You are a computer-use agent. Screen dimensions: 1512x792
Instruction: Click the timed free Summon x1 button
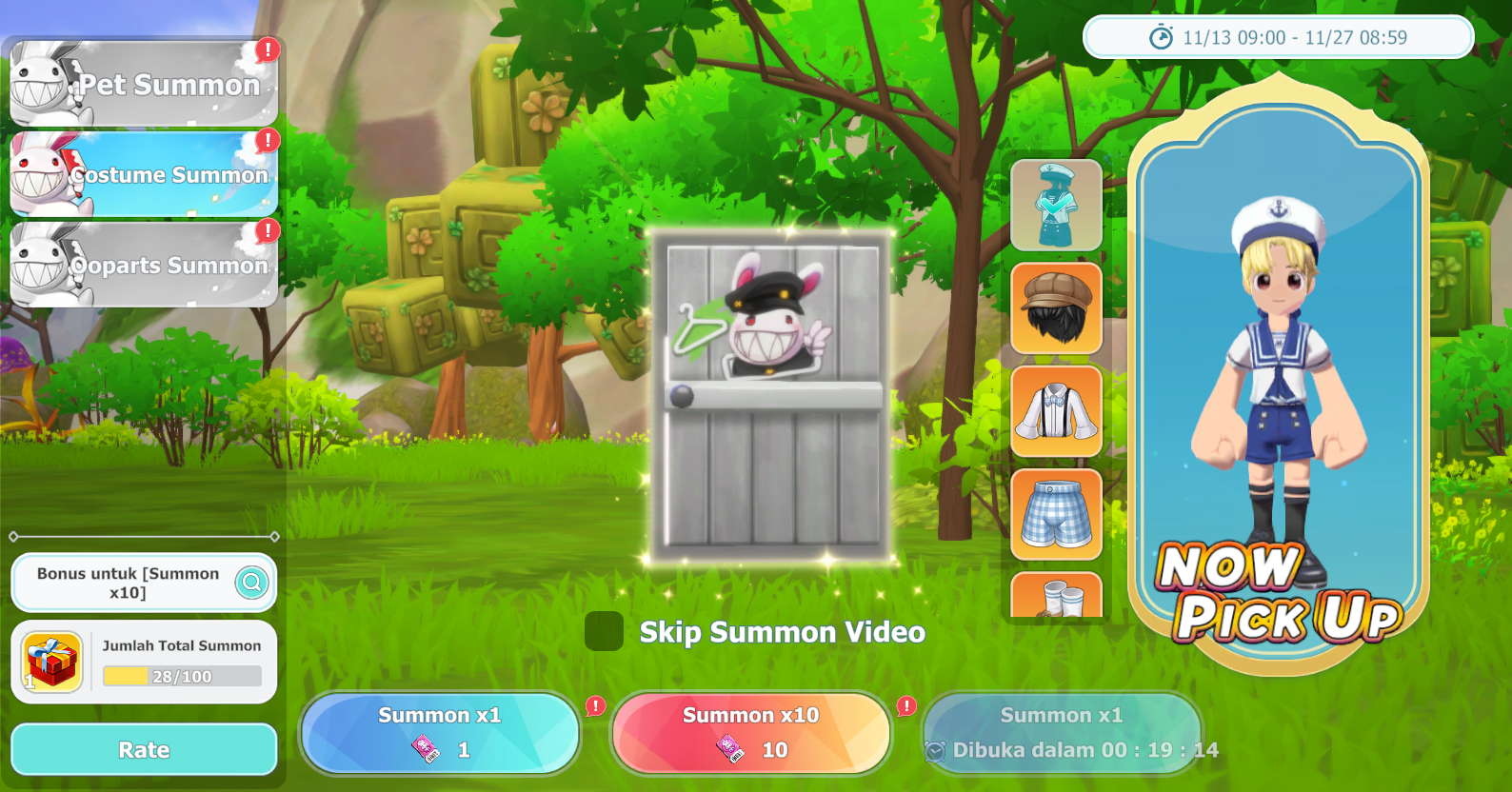point(1062,733)
